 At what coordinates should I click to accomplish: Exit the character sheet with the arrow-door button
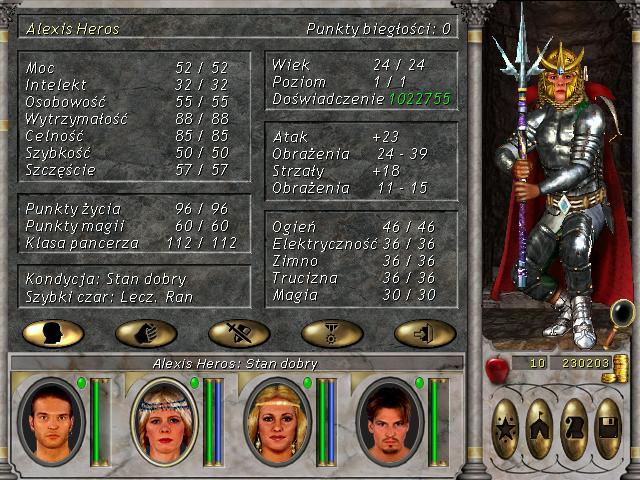(x=425, y=333)
